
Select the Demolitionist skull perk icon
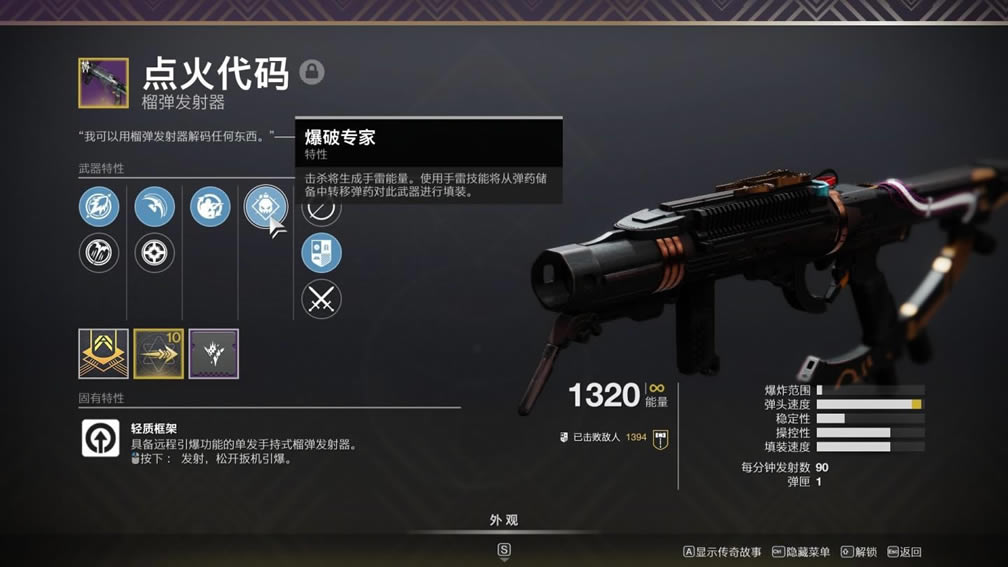click(x=265, y=207)
